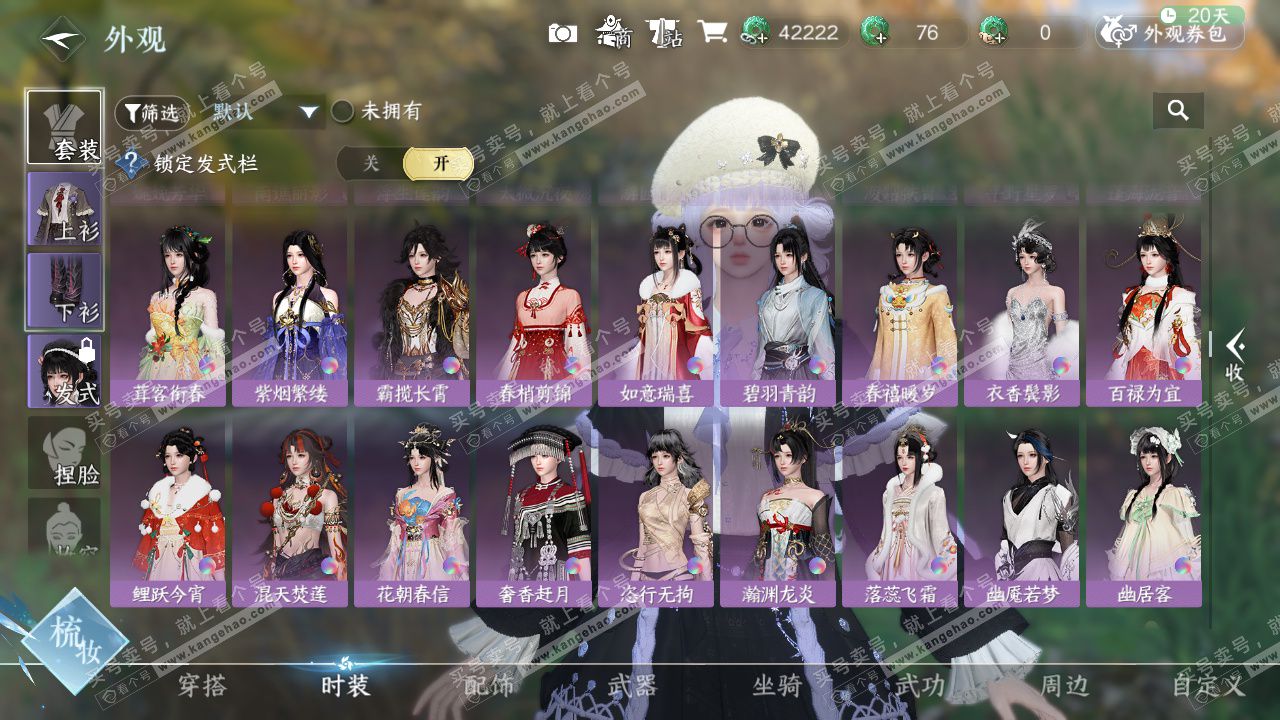Viewport: 1280px width, 720px height.
Task: Tick the 未拥有 unowned checkbox
Action: pos(343,111)
